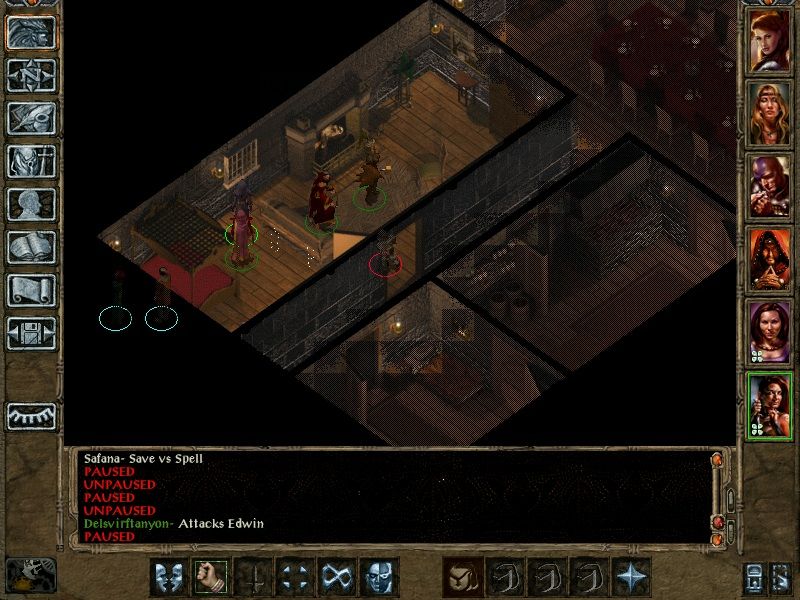Open the inventory screen
The width and height of the screenshot is (800, 600).
pos(31,161)
